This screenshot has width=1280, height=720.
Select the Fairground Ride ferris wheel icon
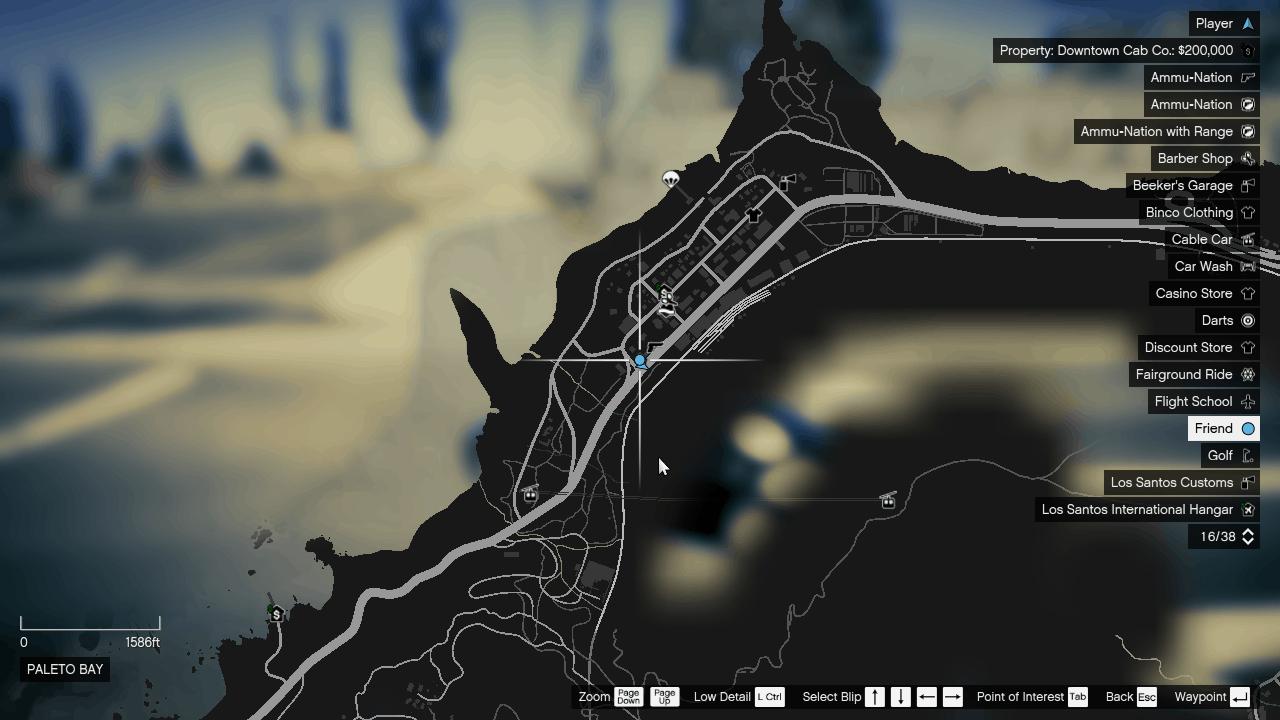coord(1247,374)
